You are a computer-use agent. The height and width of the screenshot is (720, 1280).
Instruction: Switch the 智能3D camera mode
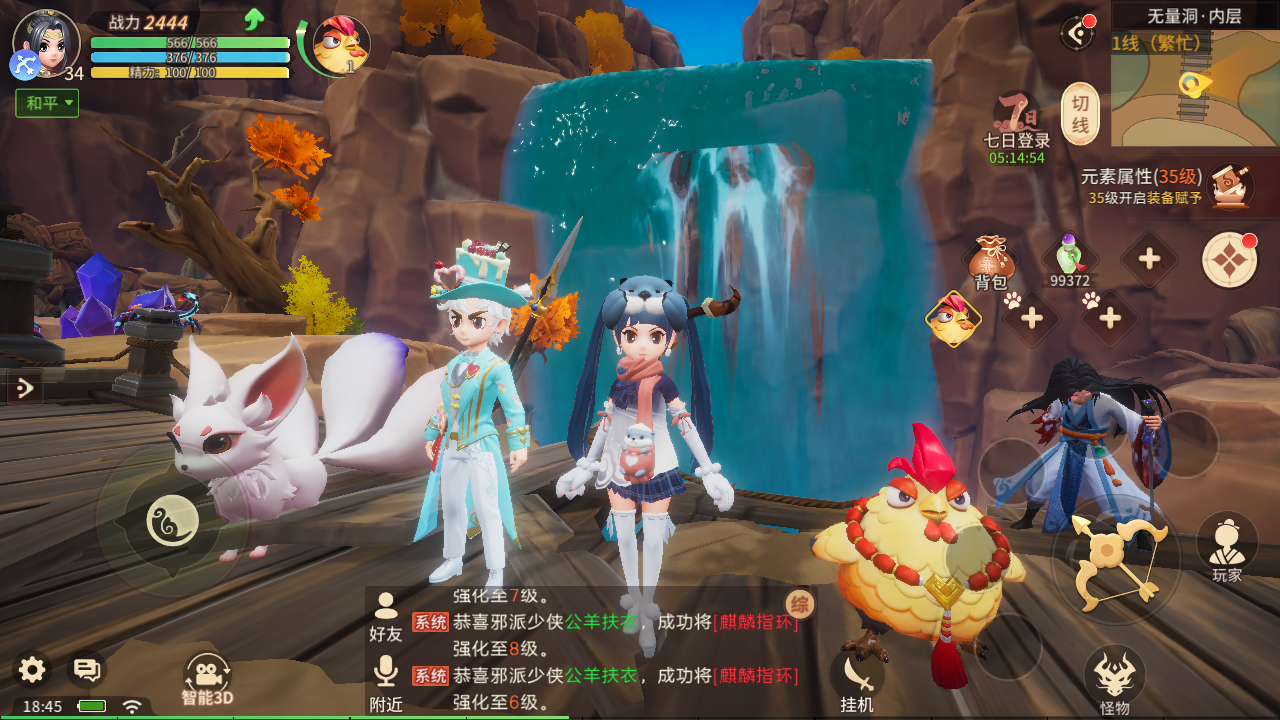click(207, 678)
